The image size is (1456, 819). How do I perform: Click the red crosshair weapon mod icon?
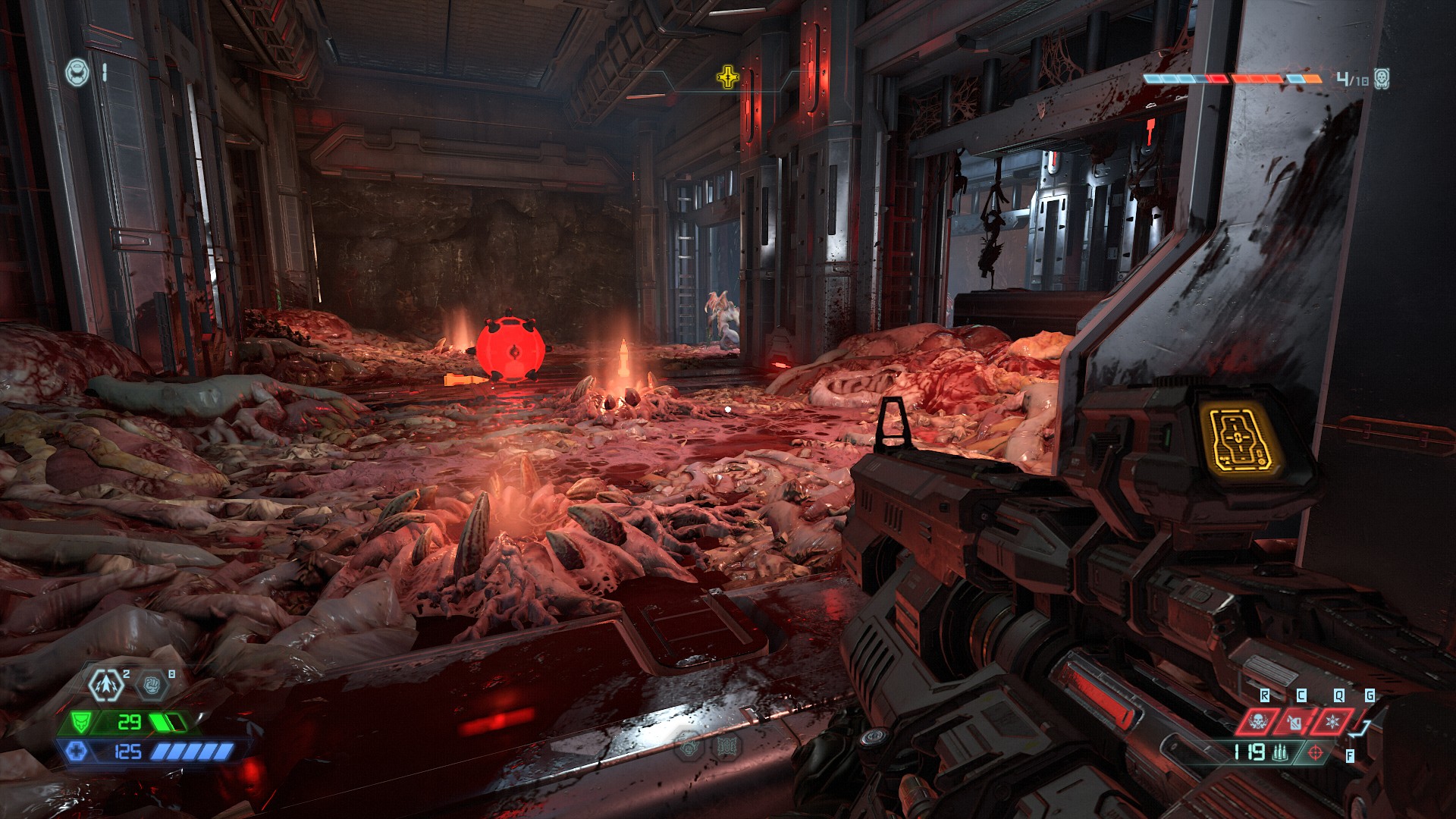click(1316, 752)
